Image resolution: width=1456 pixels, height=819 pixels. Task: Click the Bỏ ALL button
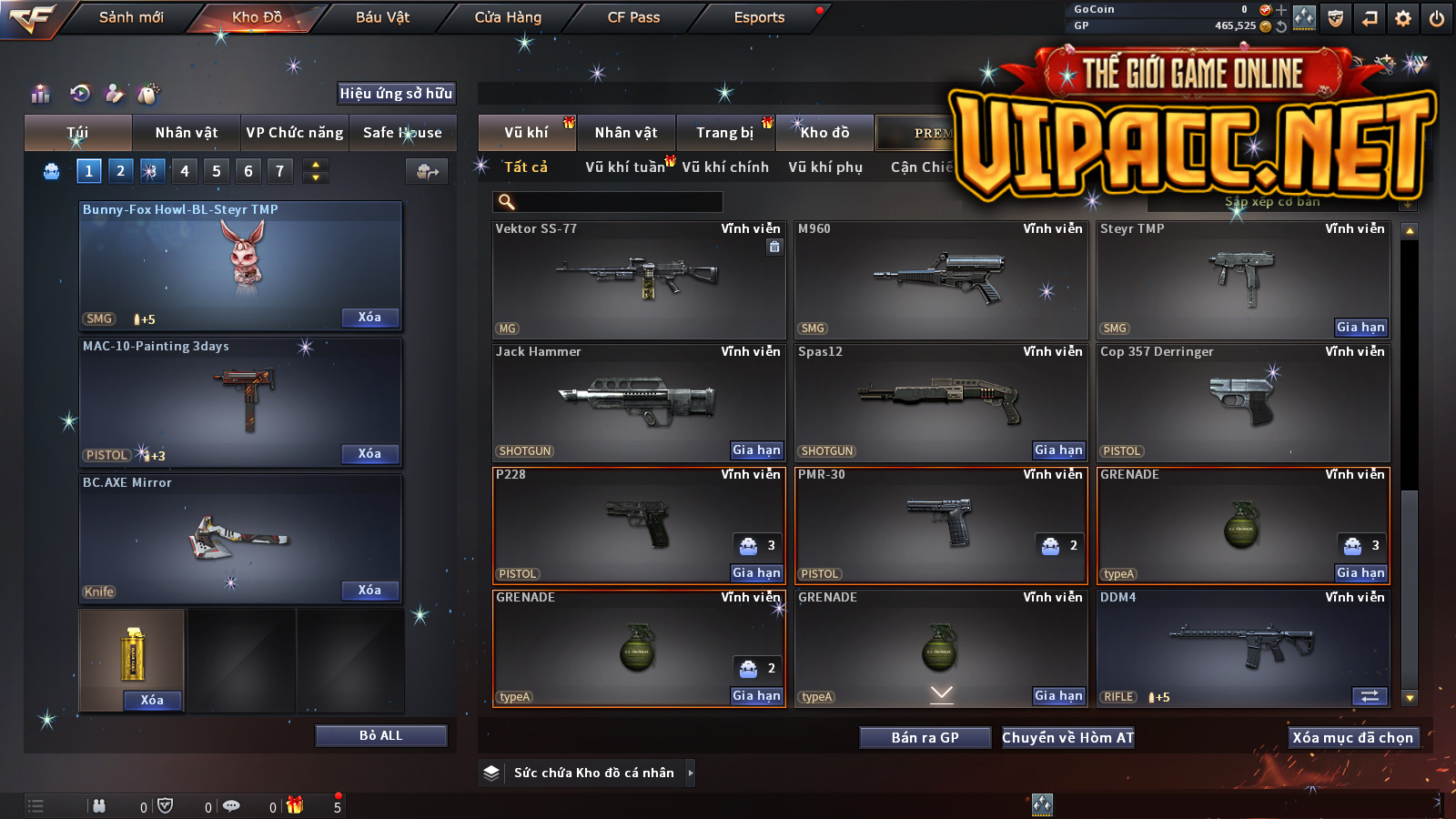click(380, 735)
